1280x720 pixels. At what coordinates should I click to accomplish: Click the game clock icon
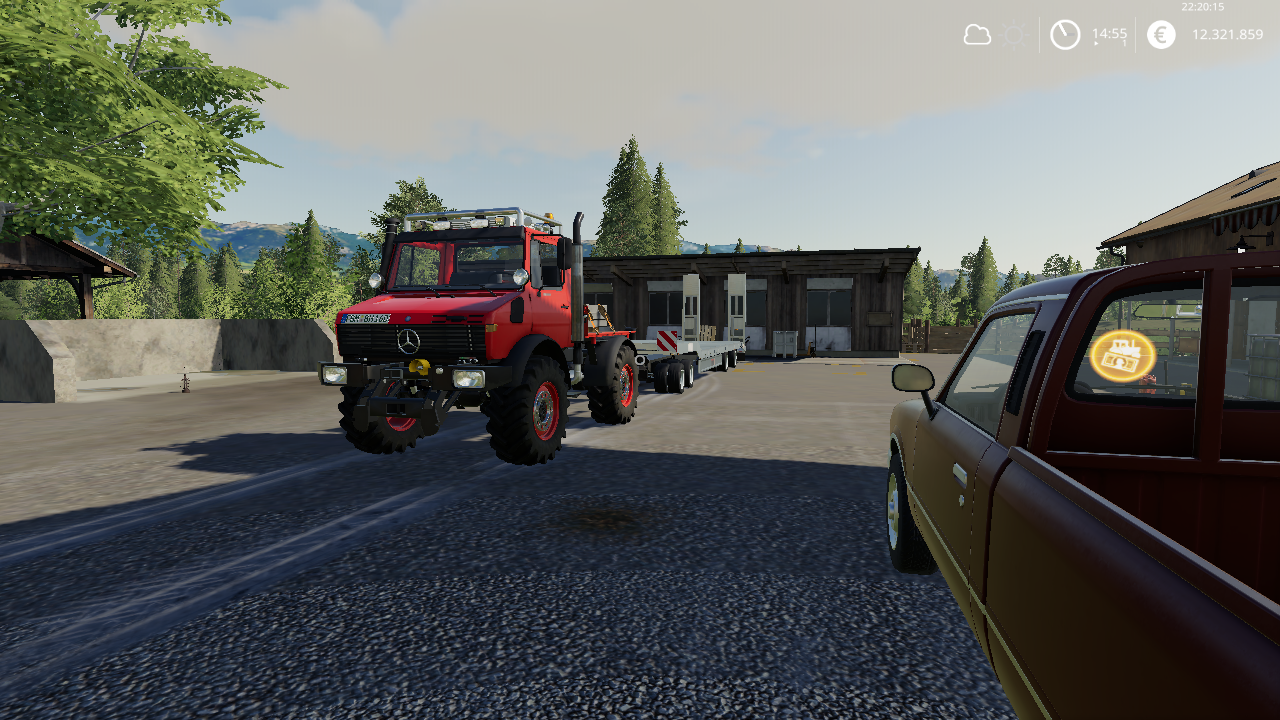tap(1065, 35)
